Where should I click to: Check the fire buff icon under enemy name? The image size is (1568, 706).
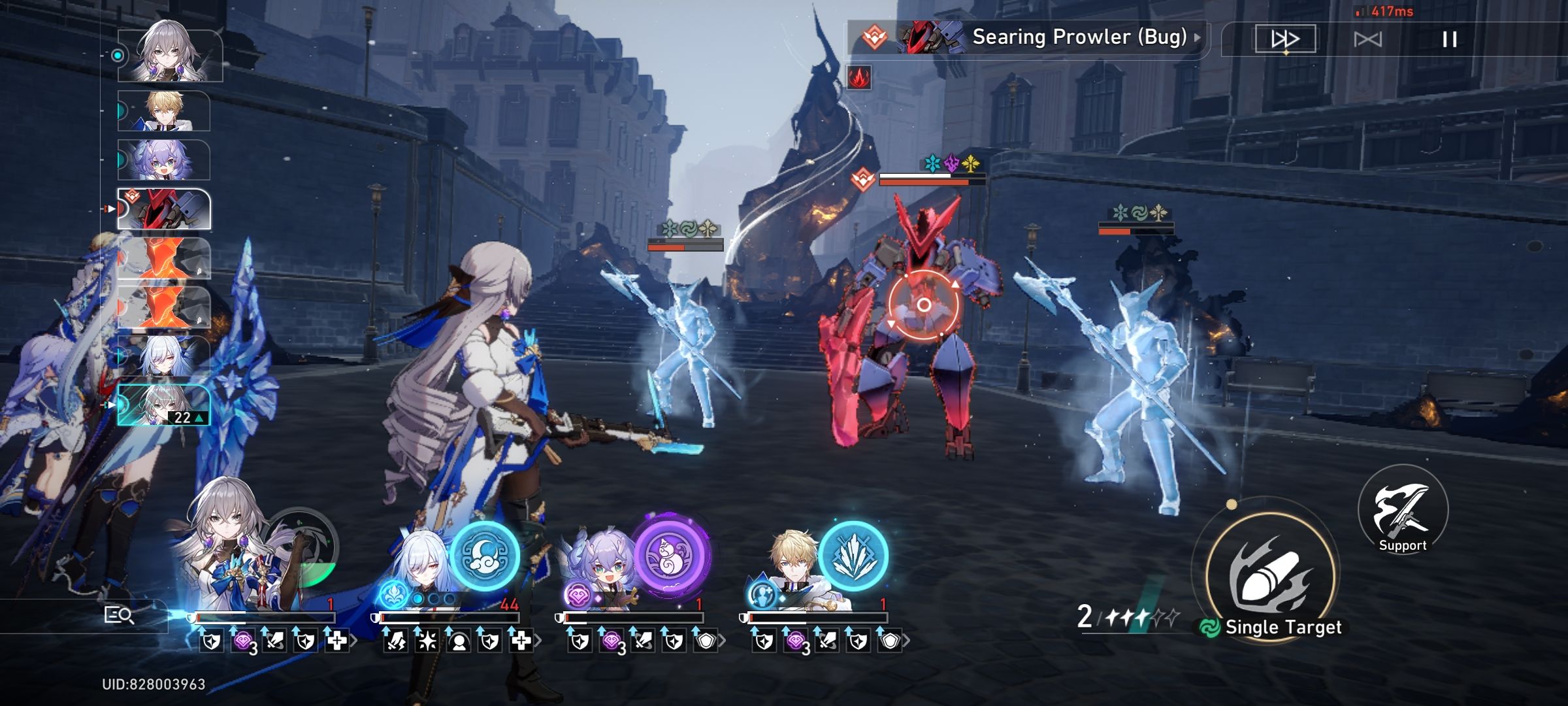pos(858,78)
